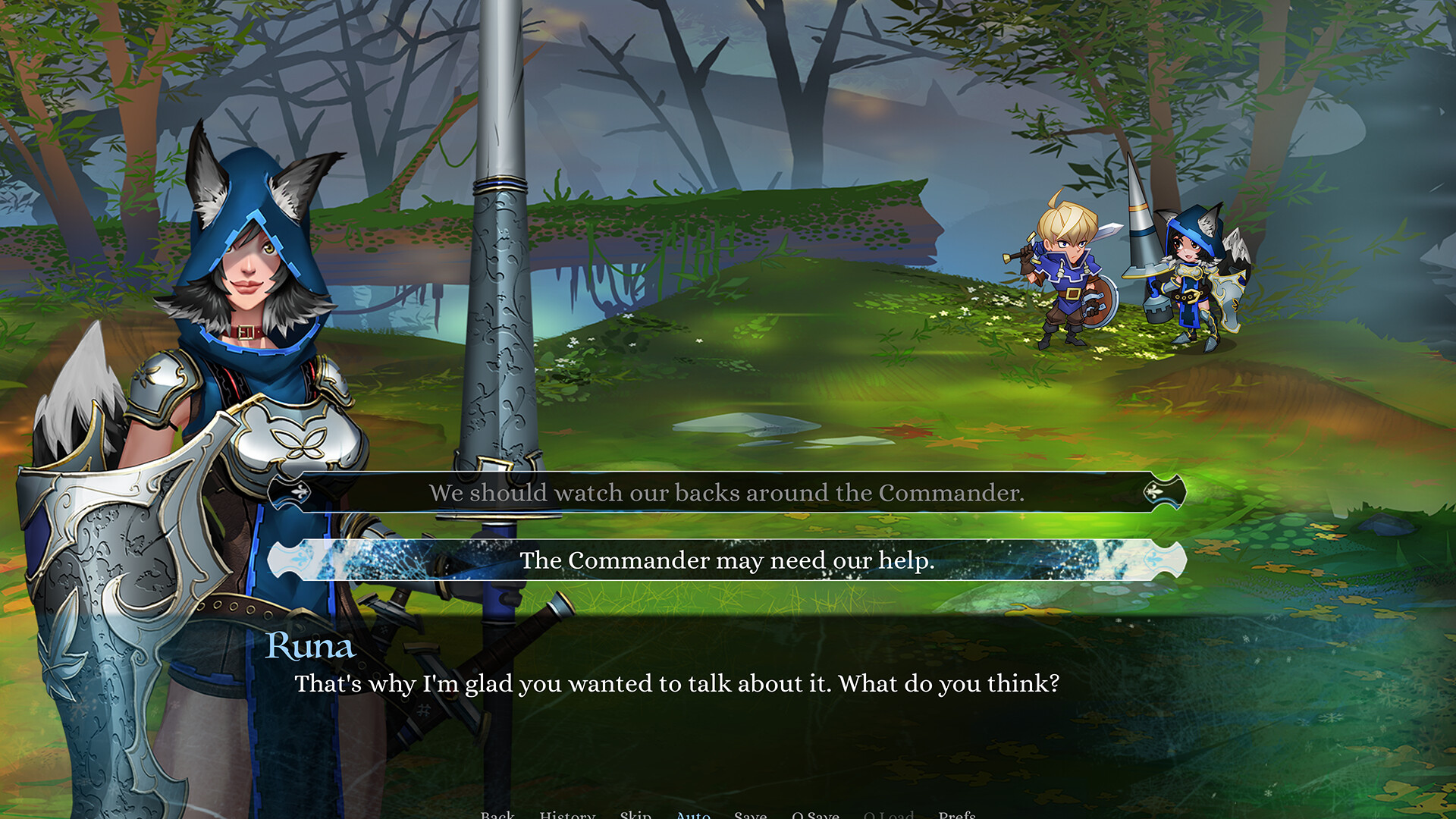
Task: Choose 'We should watch our backs around the Commander'
Action: coord(726,493)
